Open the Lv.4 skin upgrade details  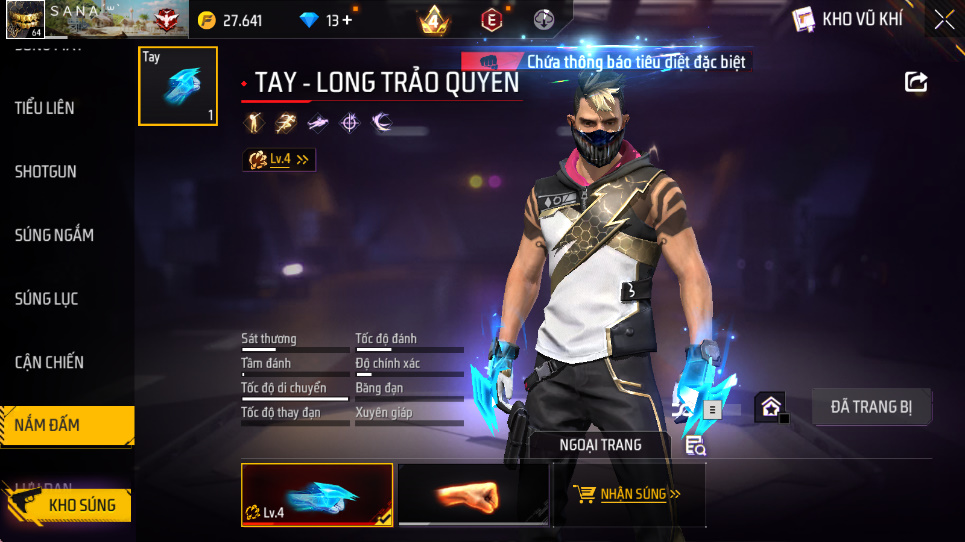pyautogui.click(x=279, y=159)
